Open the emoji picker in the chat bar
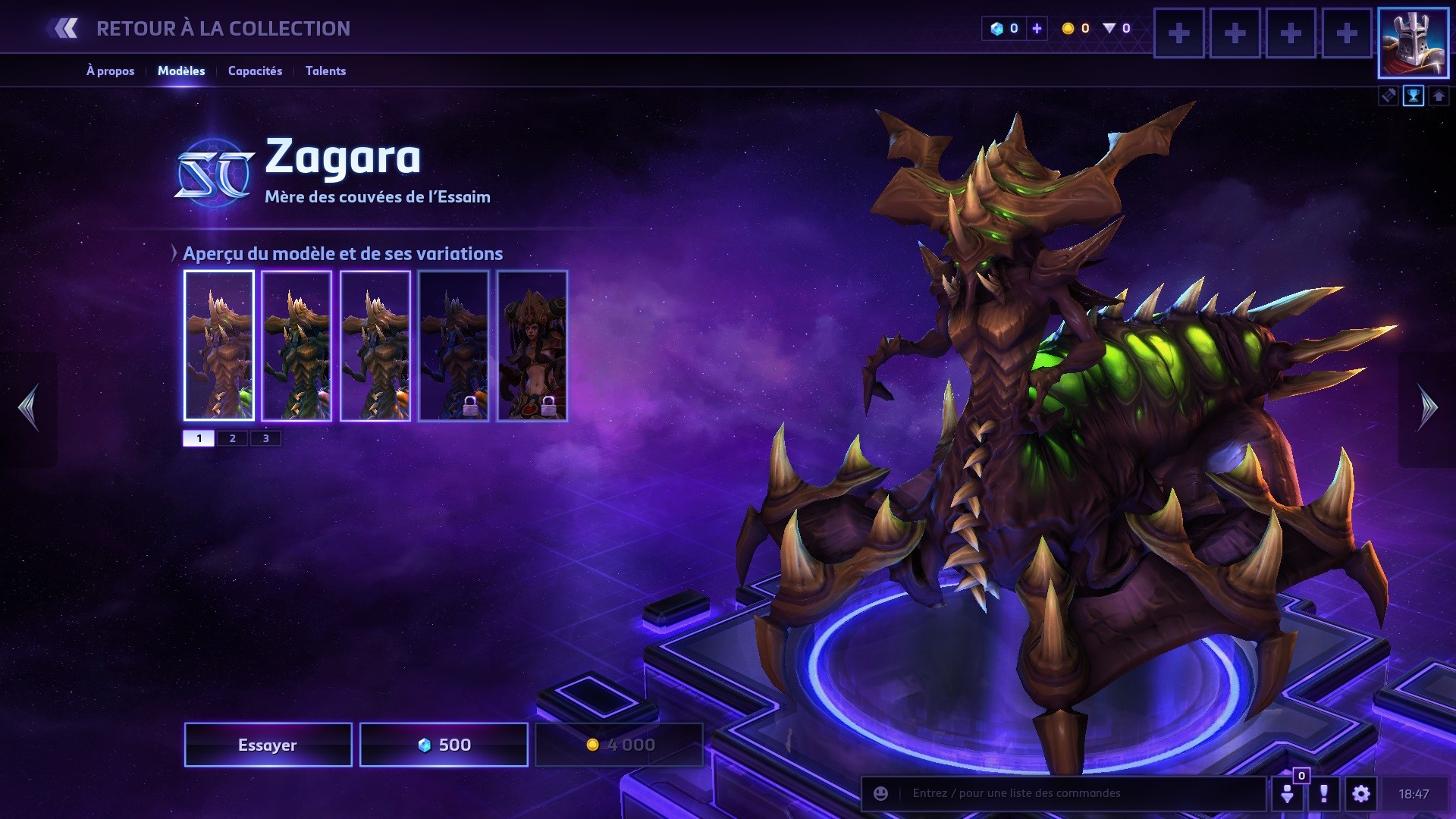1456x819 pixels. (880, 792)
